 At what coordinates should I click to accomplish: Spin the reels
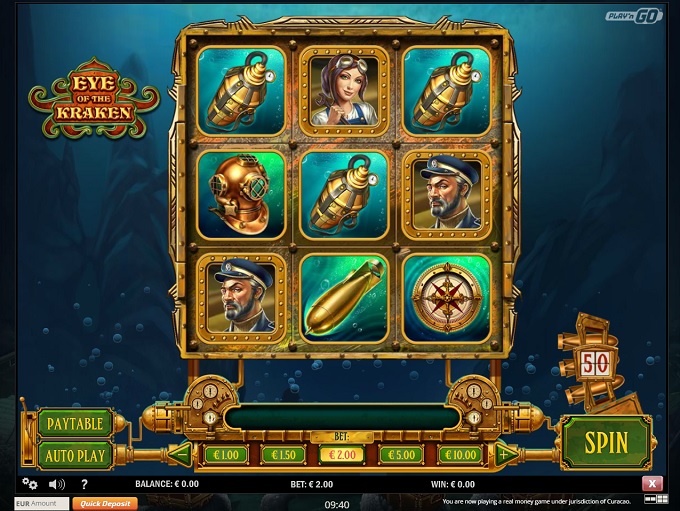(x=606, y=442)
